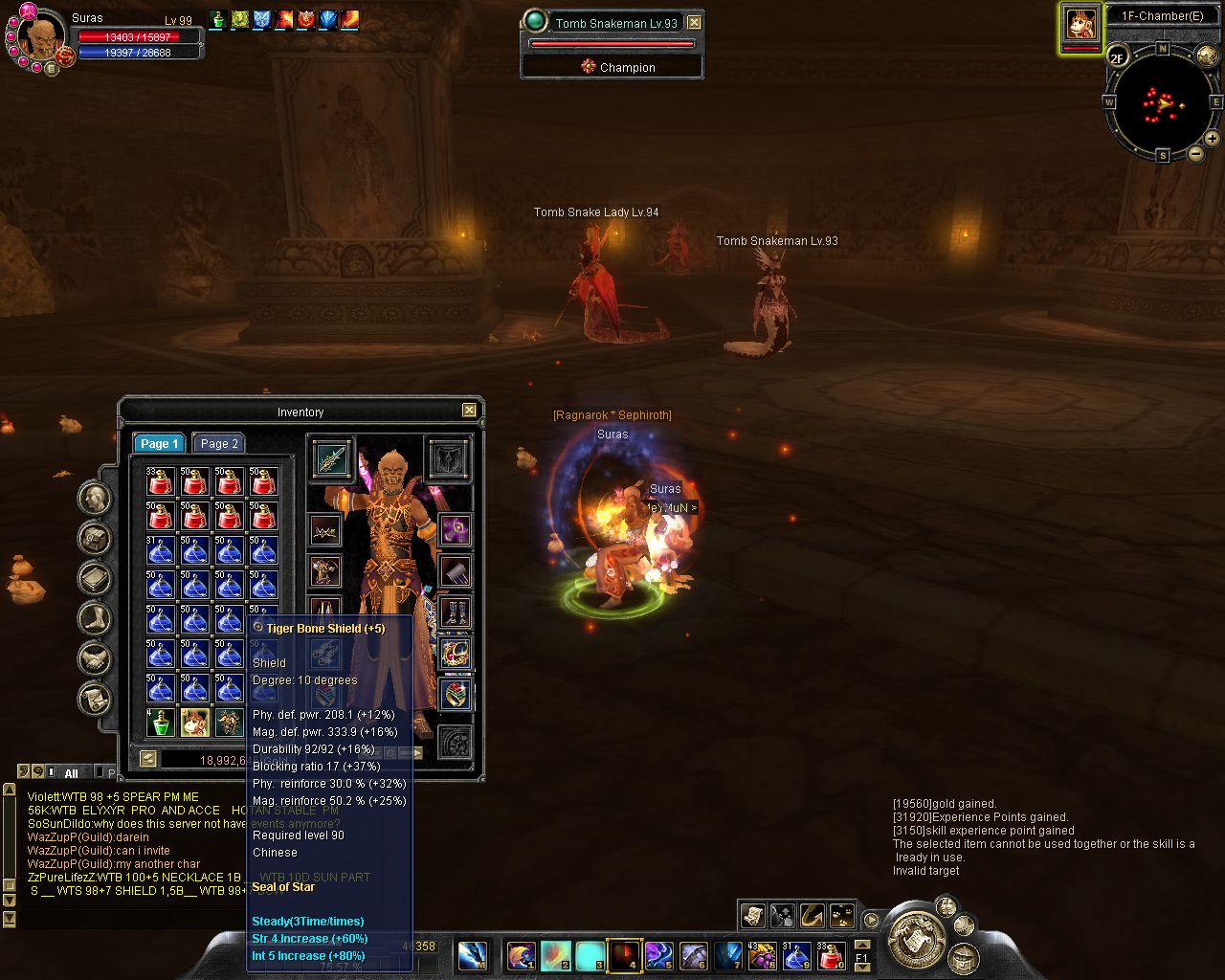Zoom in the minimap
Screen dimensions: 1225x980
(1212, 139)
